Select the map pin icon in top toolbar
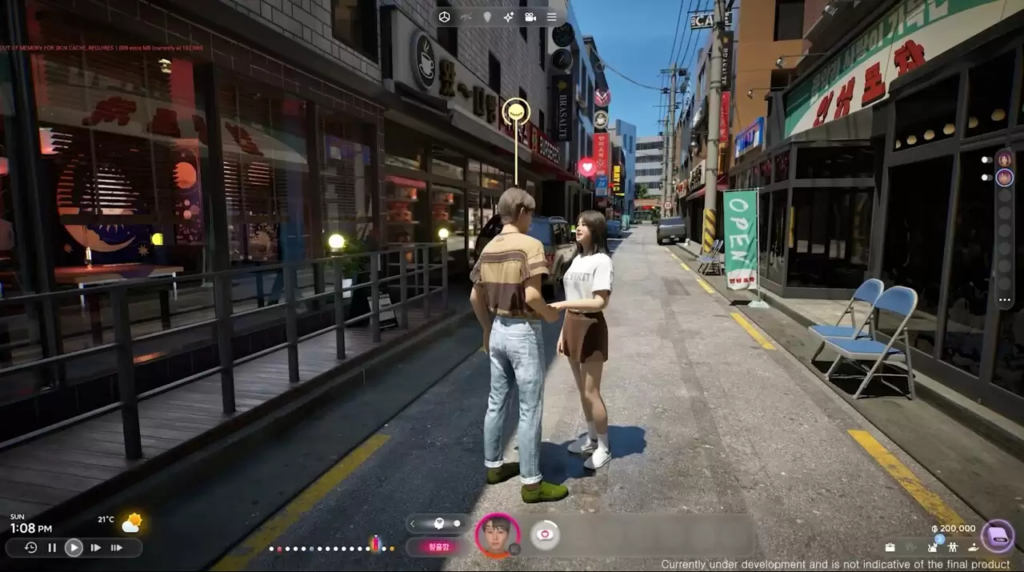The width and height of the screenshot is (1024, 572). [487, 17]
